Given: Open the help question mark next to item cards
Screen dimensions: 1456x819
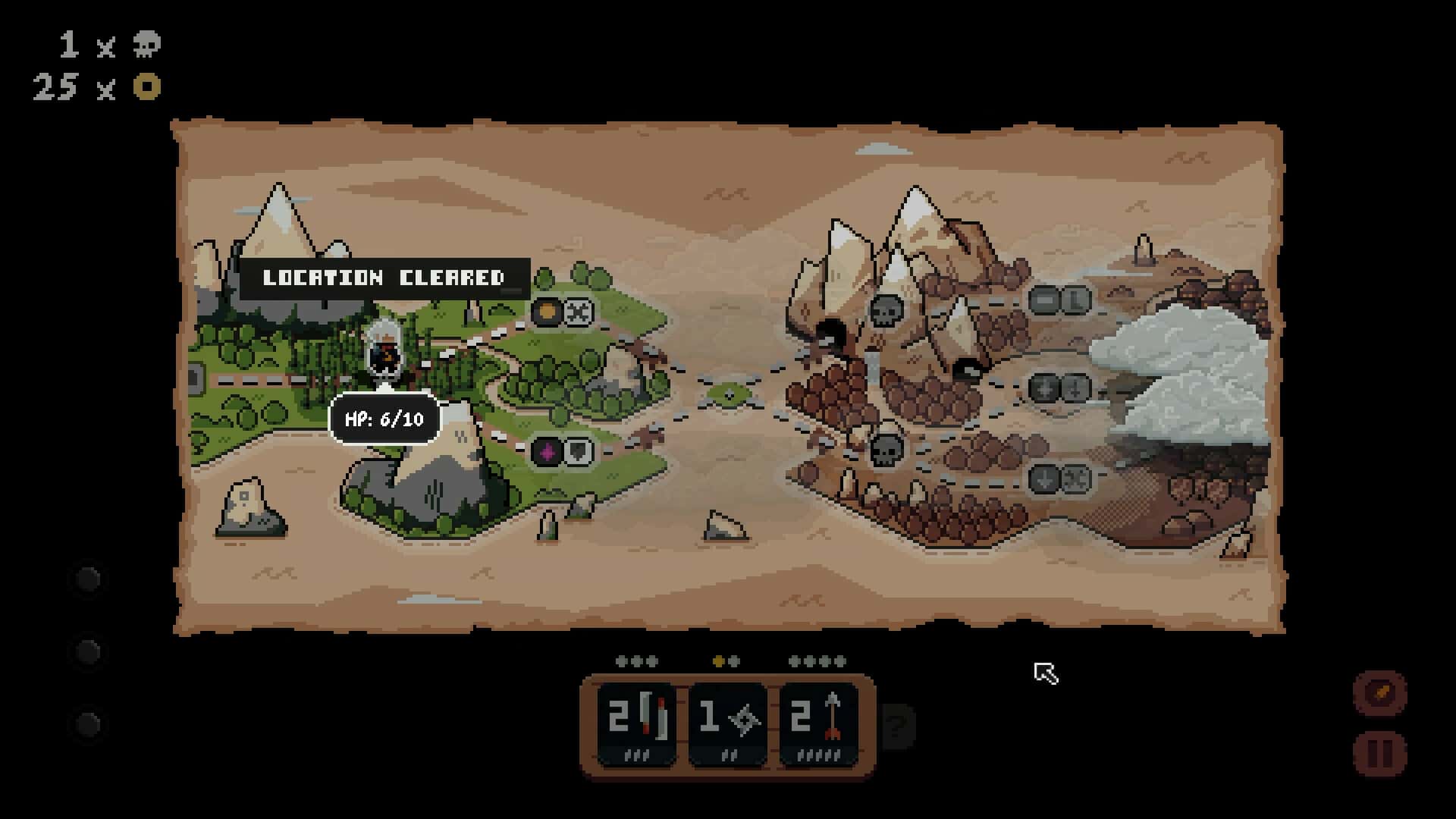Looking at the screenshot, I should click(898, 726).
